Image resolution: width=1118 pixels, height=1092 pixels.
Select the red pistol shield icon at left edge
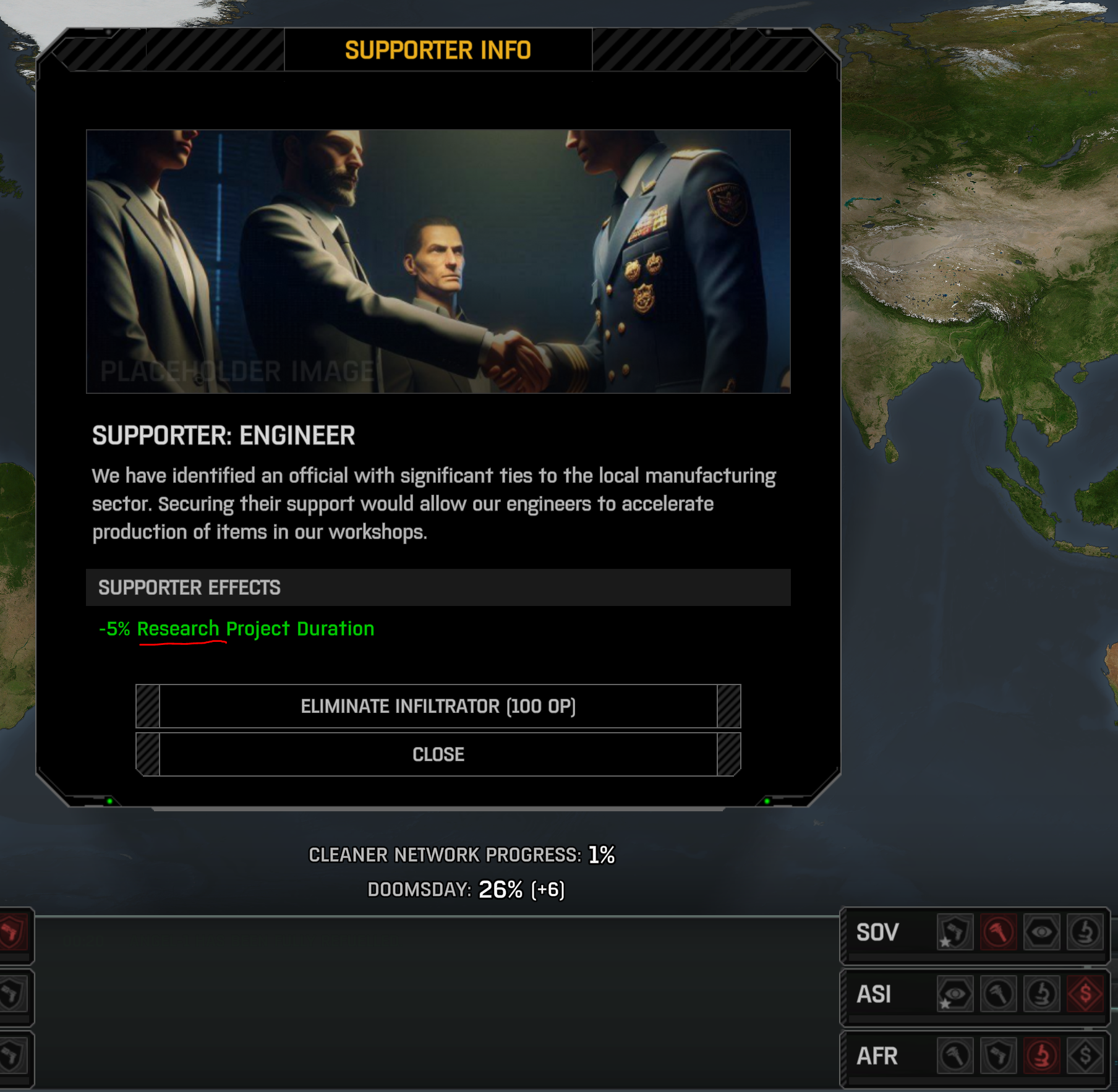coord(12,932)
